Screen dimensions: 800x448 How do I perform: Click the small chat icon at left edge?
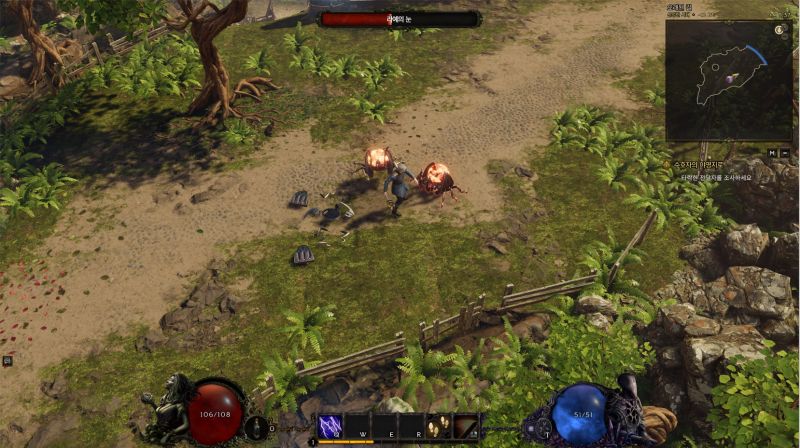tap(6, 360)
